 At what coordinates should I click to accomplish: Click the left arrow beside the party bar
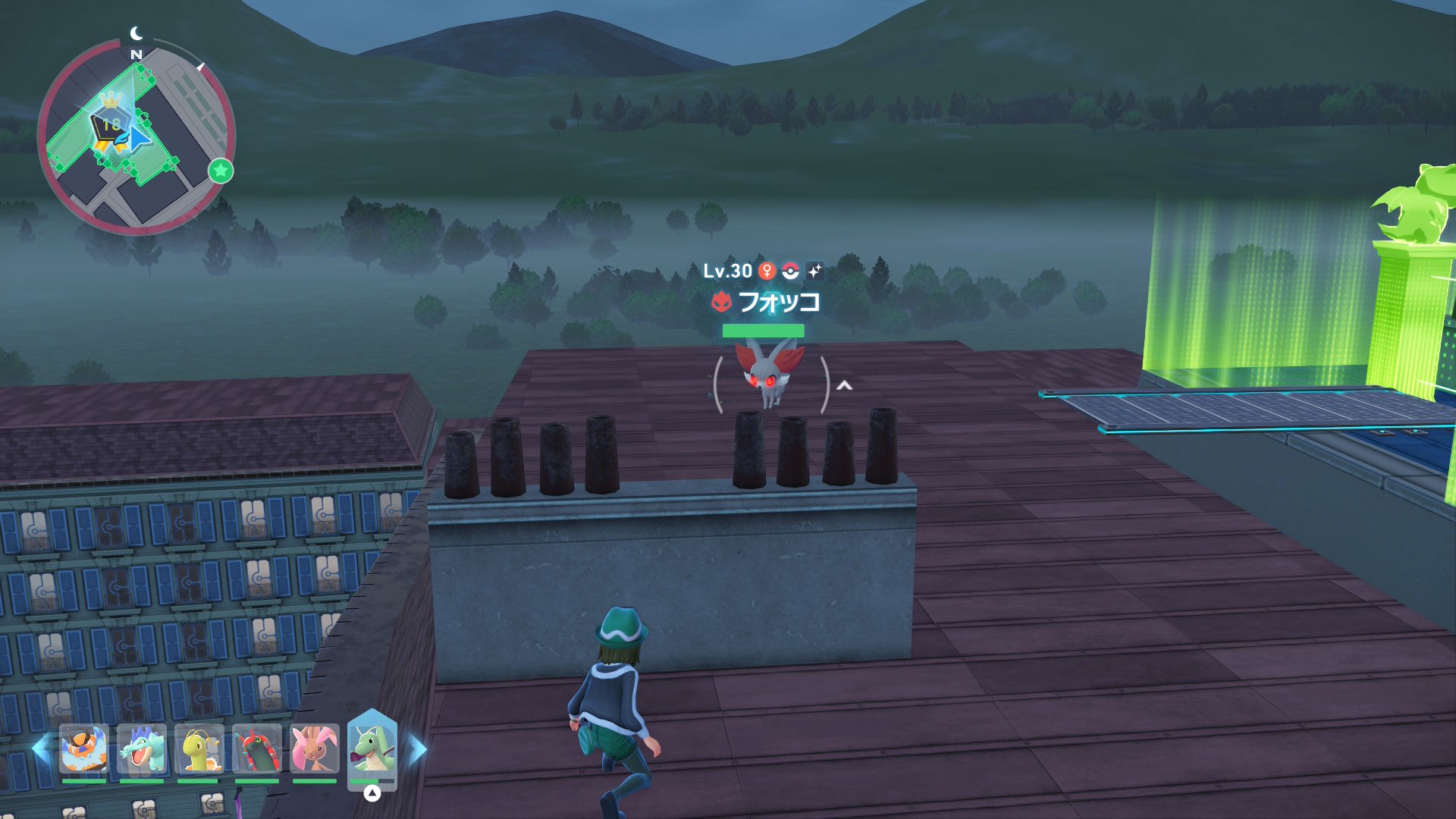click(x=40, y=748)
